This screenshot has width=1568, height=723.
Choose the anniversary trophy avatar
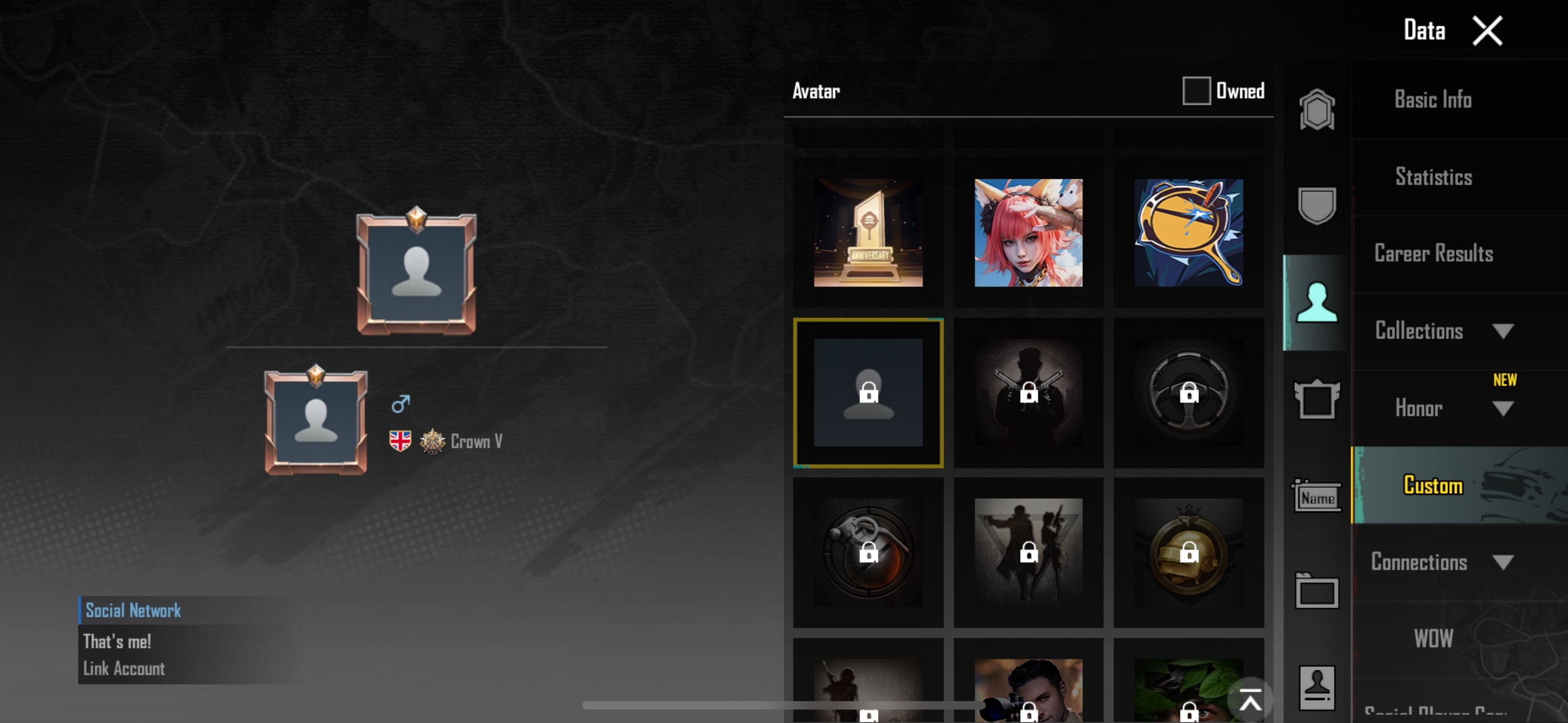pyautogui.click(x=868, y=233)
